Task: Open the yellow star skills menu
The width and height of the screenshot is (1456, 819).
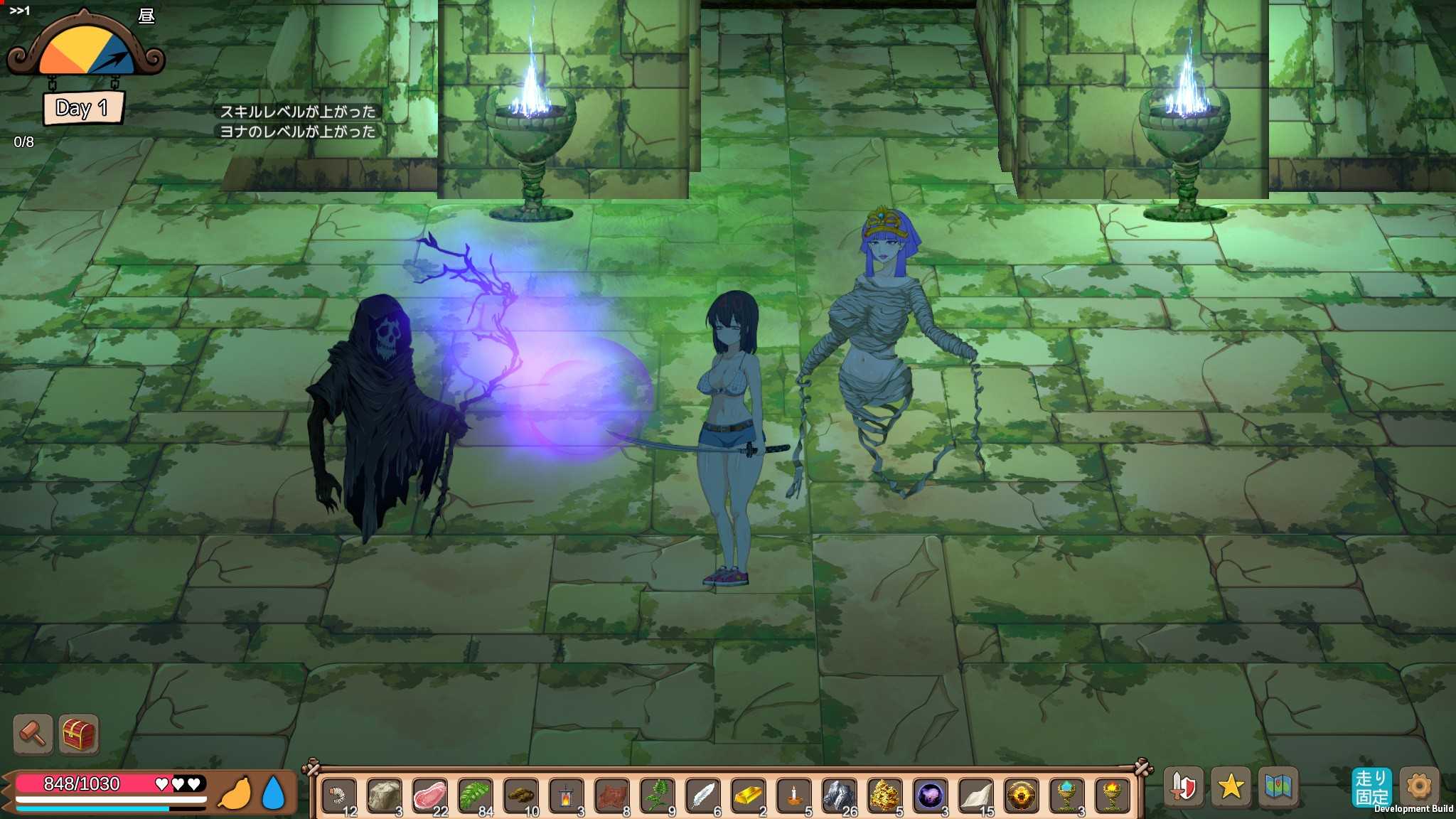Action: (x=1231, y=787)
